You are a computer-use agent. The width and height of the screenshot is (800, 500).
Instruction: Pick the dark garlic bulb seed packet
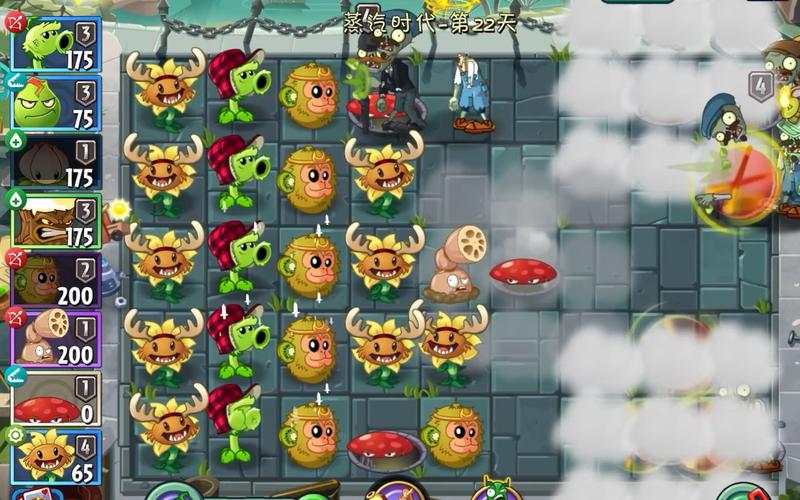click(55, 161)
